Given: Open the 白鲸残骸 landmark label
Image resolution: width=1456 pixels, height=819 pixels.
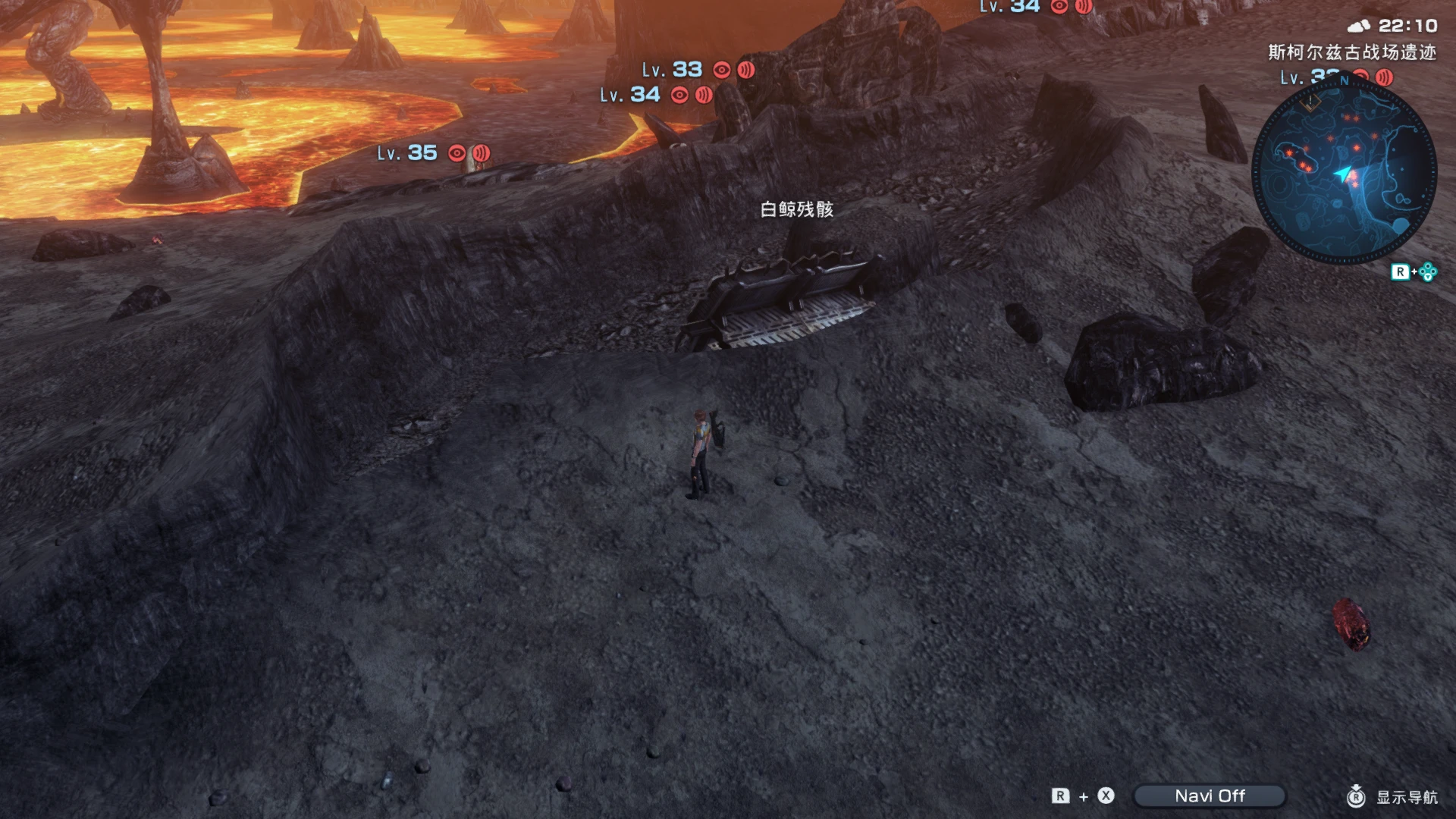Looking at the screenshot, I should click(799, 208).
